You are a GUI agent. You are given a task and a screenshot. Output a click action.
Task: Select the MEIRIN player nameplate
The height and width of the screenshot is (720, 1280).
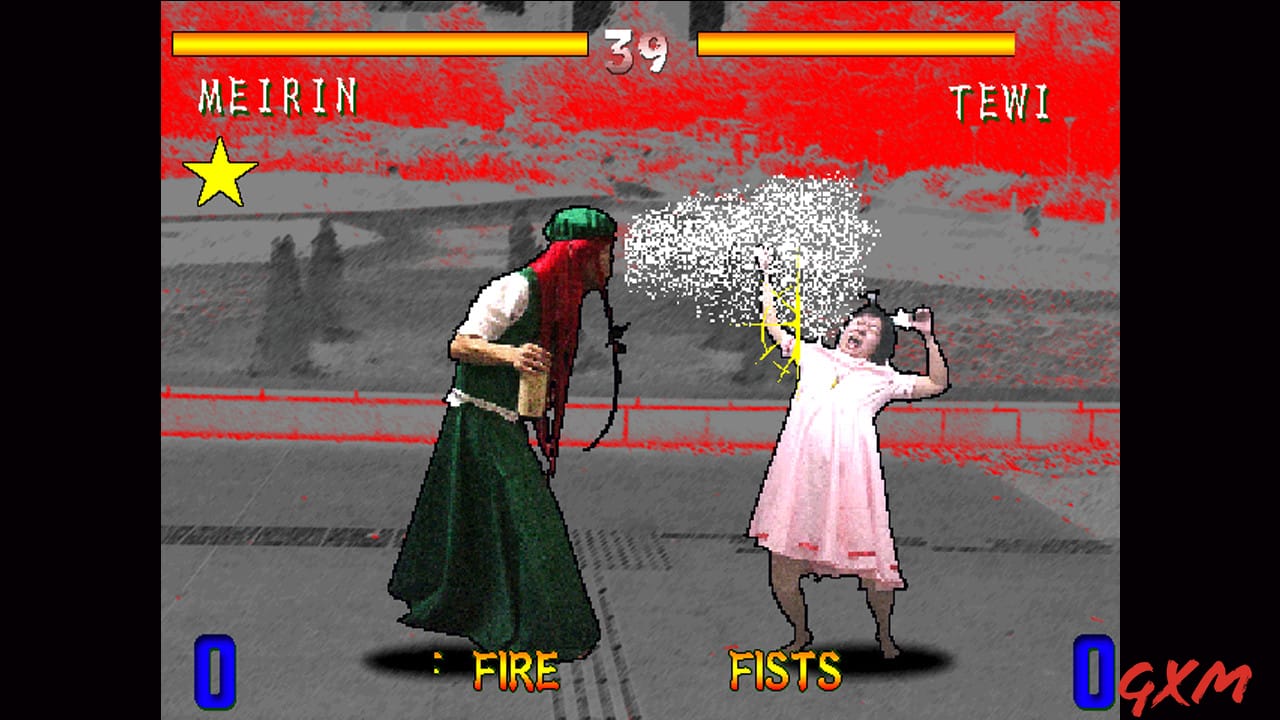click(x=280, y=98)
